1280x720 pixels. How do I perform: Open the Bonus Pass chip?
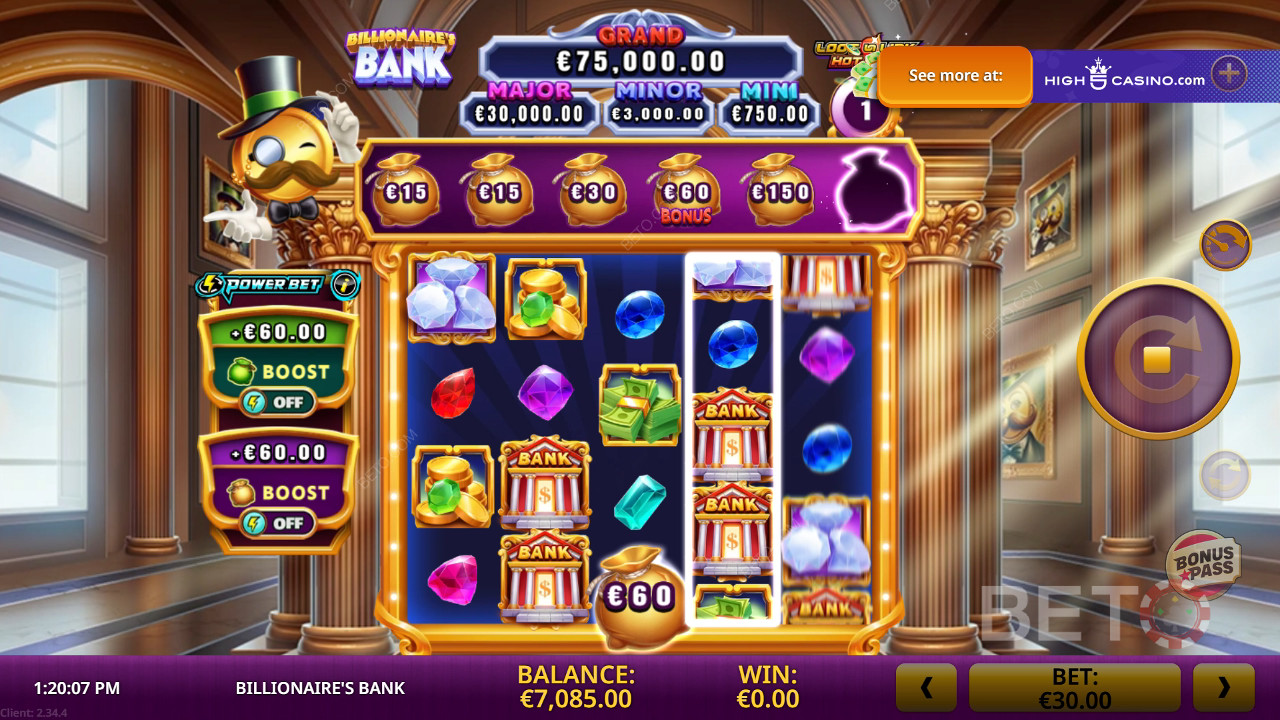pyautogui.click(x=1203, y=565)
